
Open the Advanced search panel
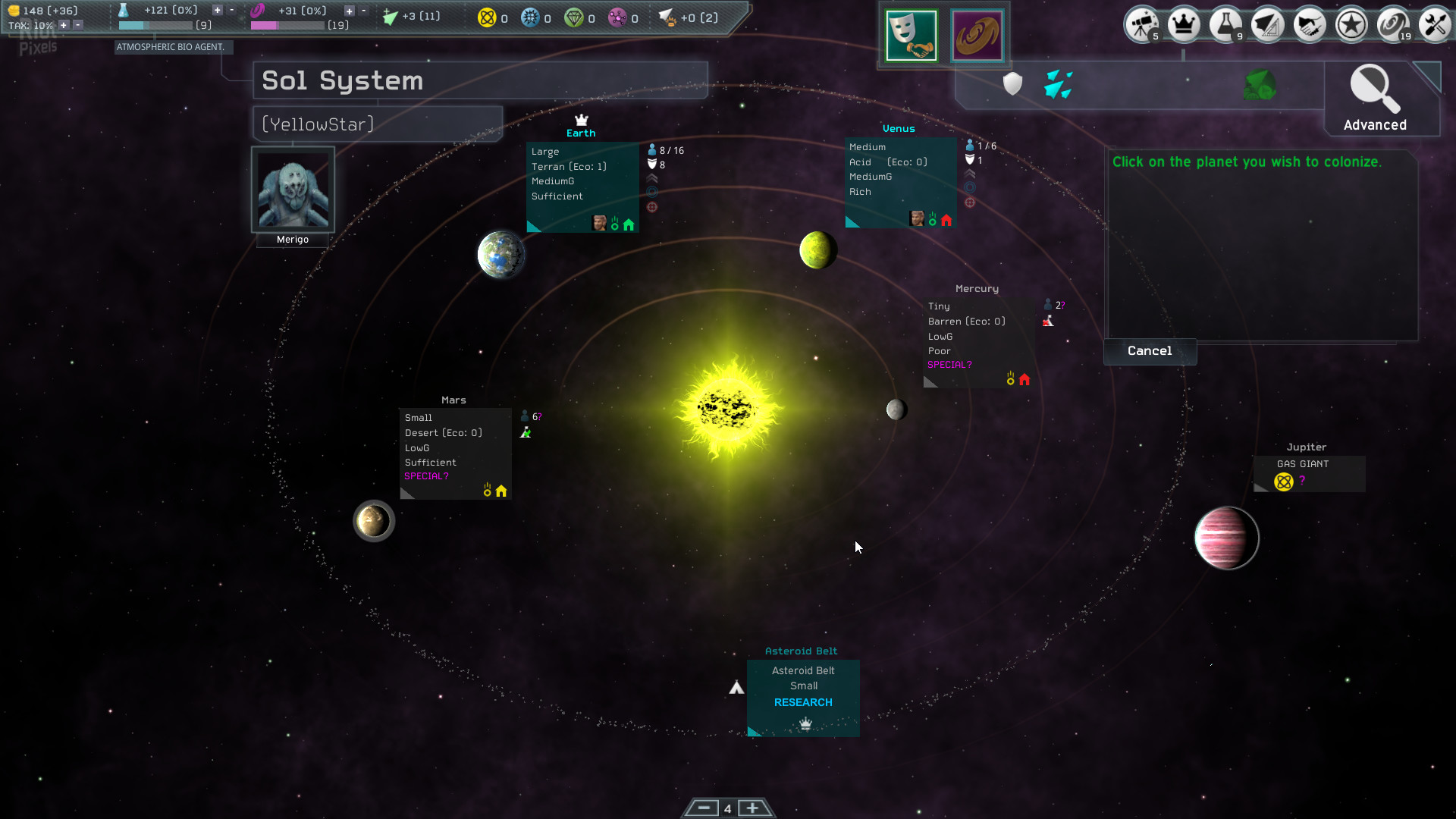click(1374, 100)
